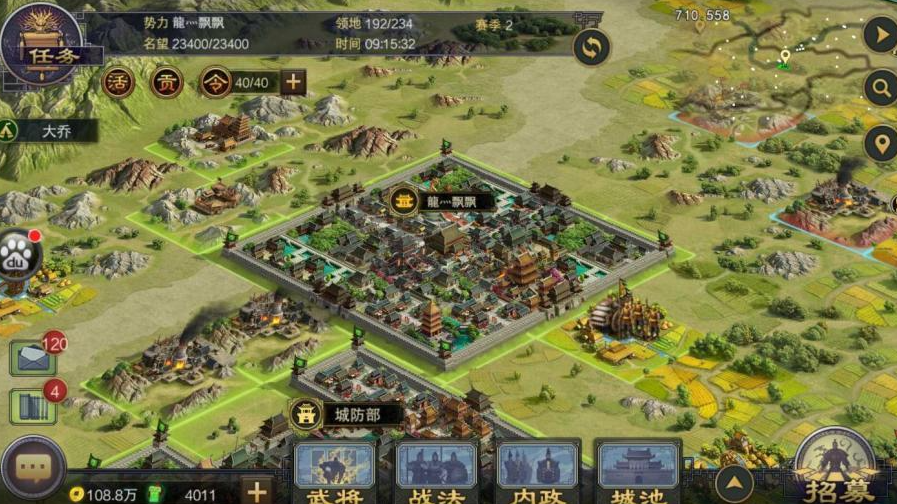The height and width of the screenshot is (504, 897).
Task: Open the 贡 contribution icon
Action: [x=167, y=82]
